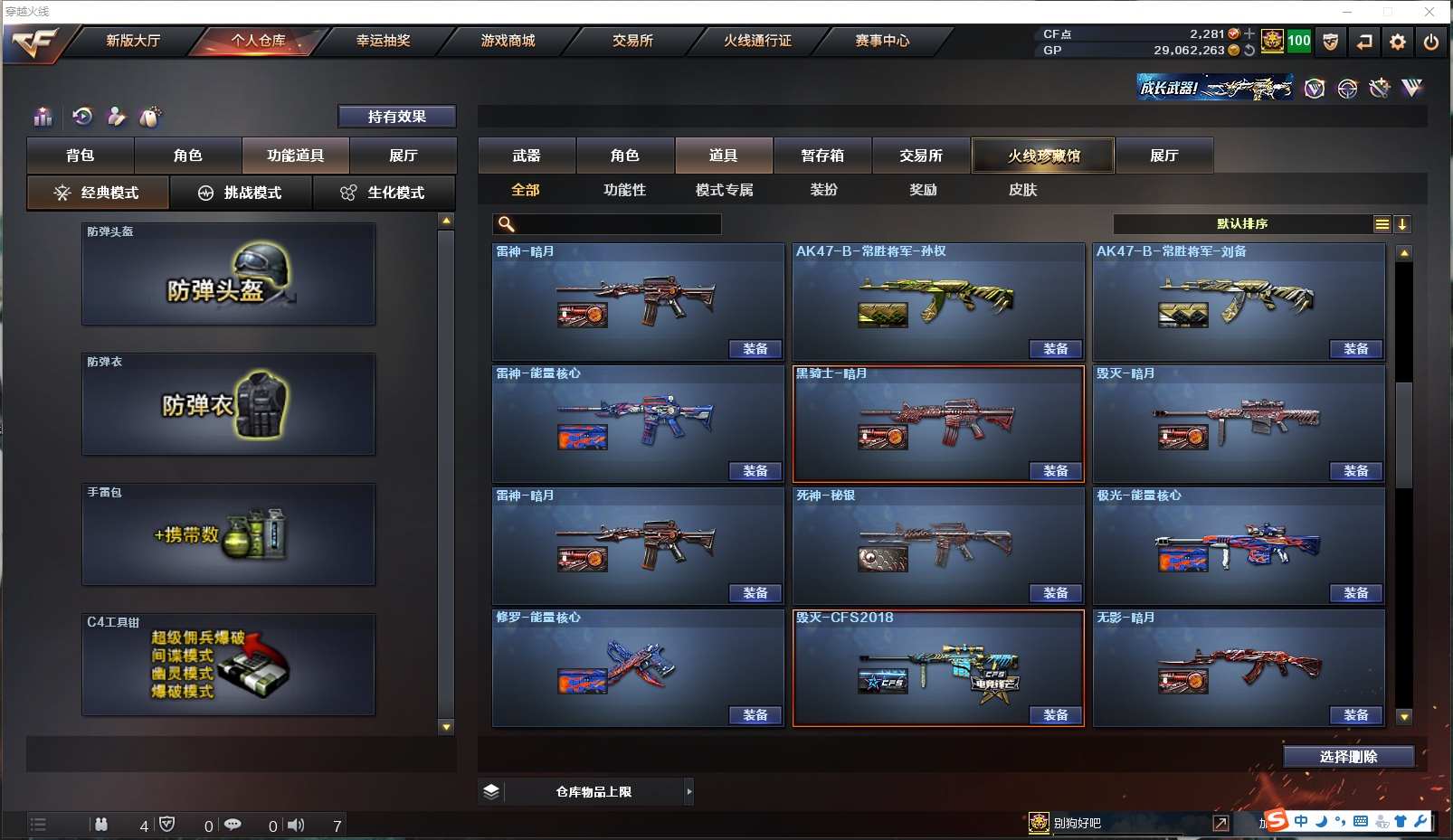
Task: Open the 火线珍藏馆 collection tab
Action: coord(1043,156)
